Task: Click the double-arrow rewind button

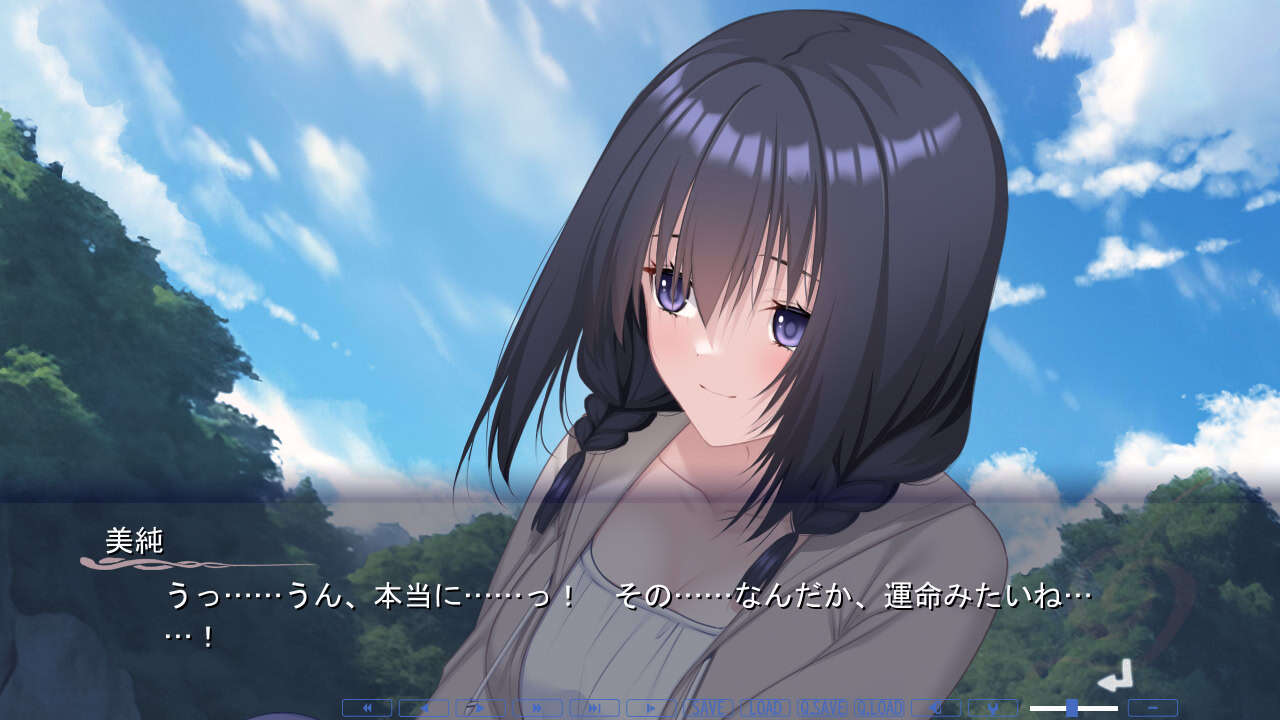Action: point(366,708)
